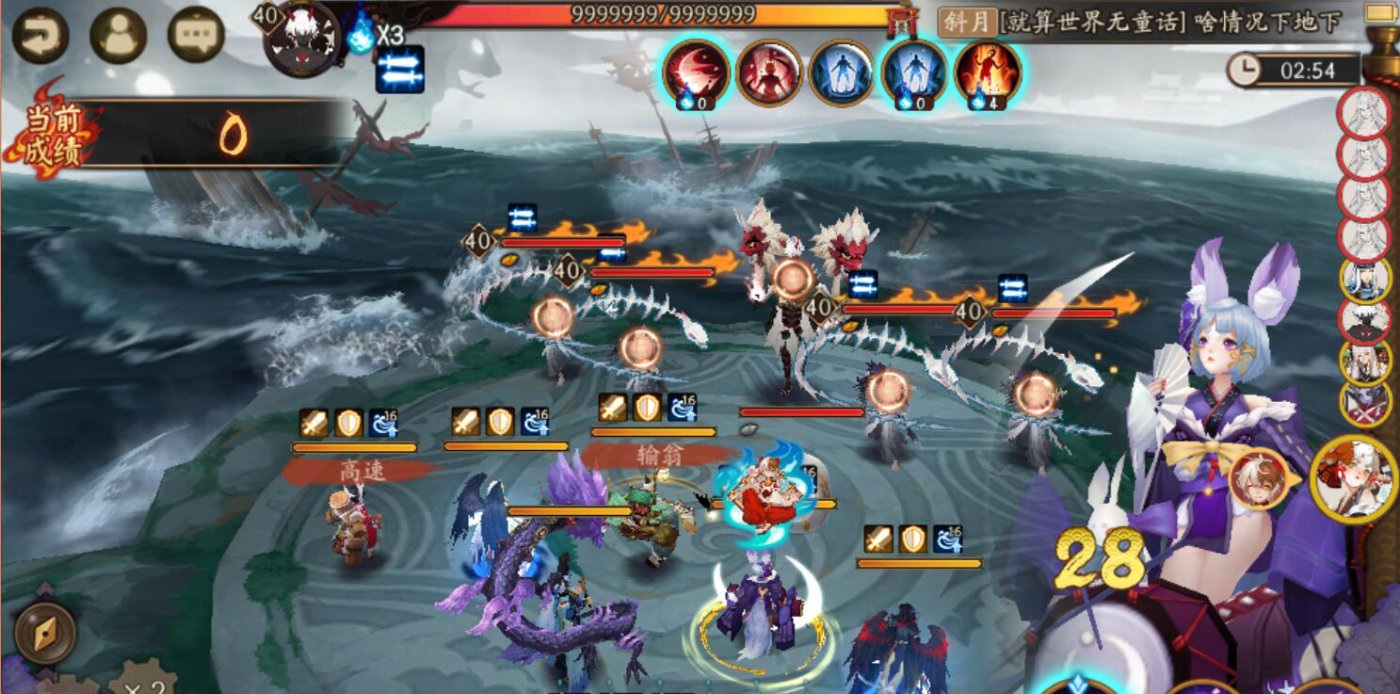Open the chat speech-bubble button
The width and height of the screenshot is (1400, 694).
[195, 36]
